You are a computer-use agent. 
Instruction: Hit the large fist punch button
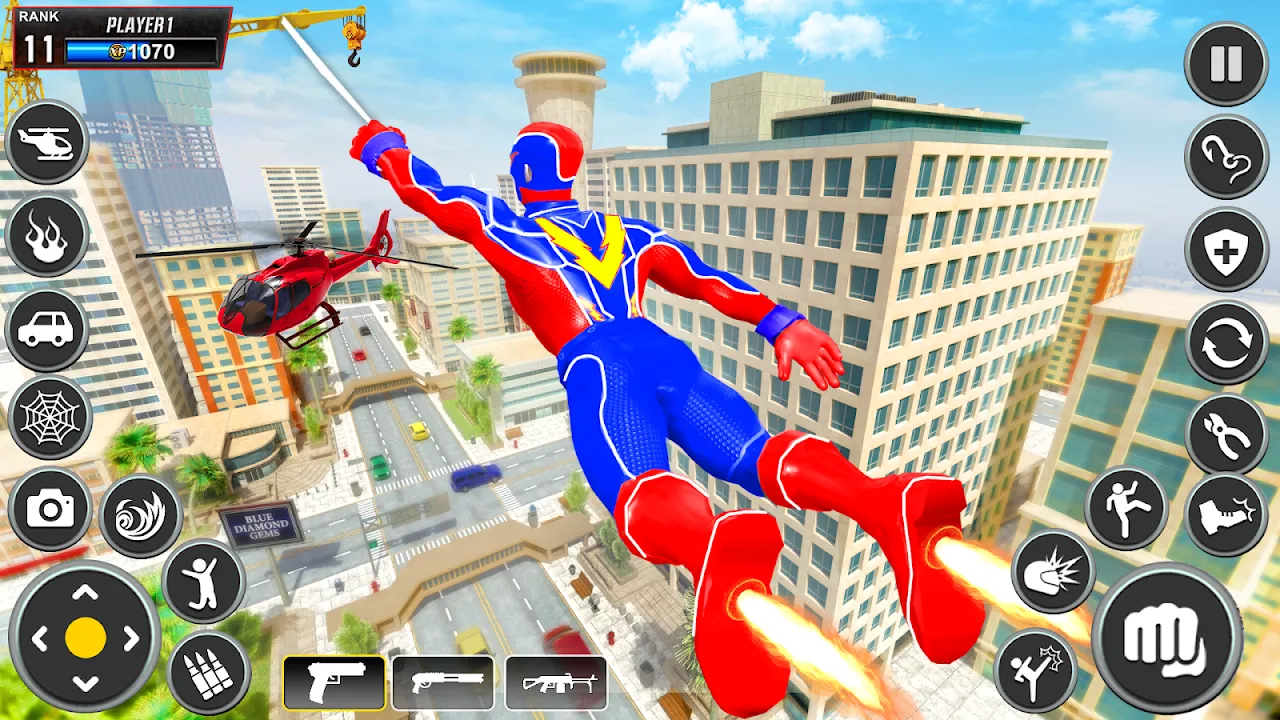1167,637
